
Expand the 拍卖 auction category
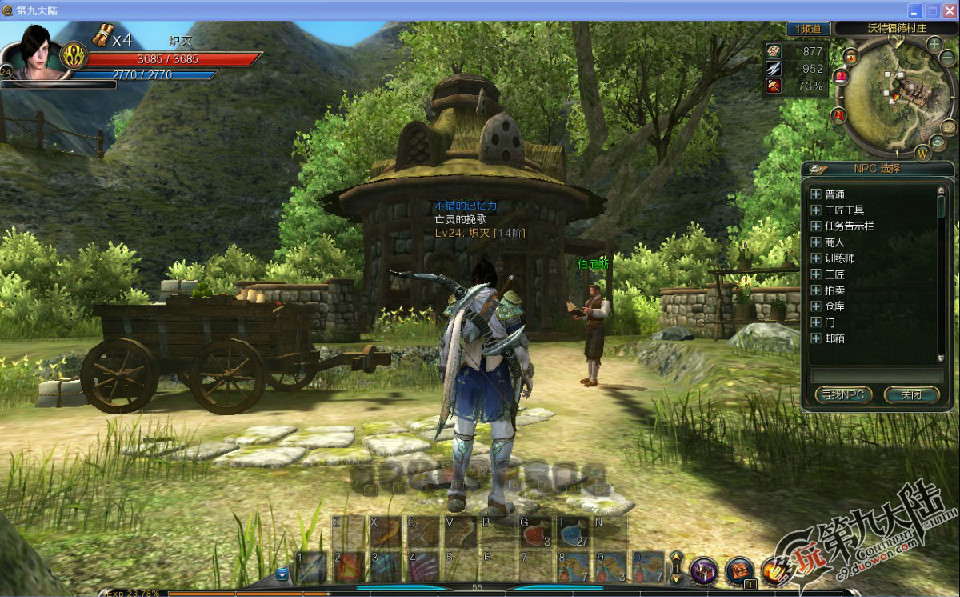point(816,290)
